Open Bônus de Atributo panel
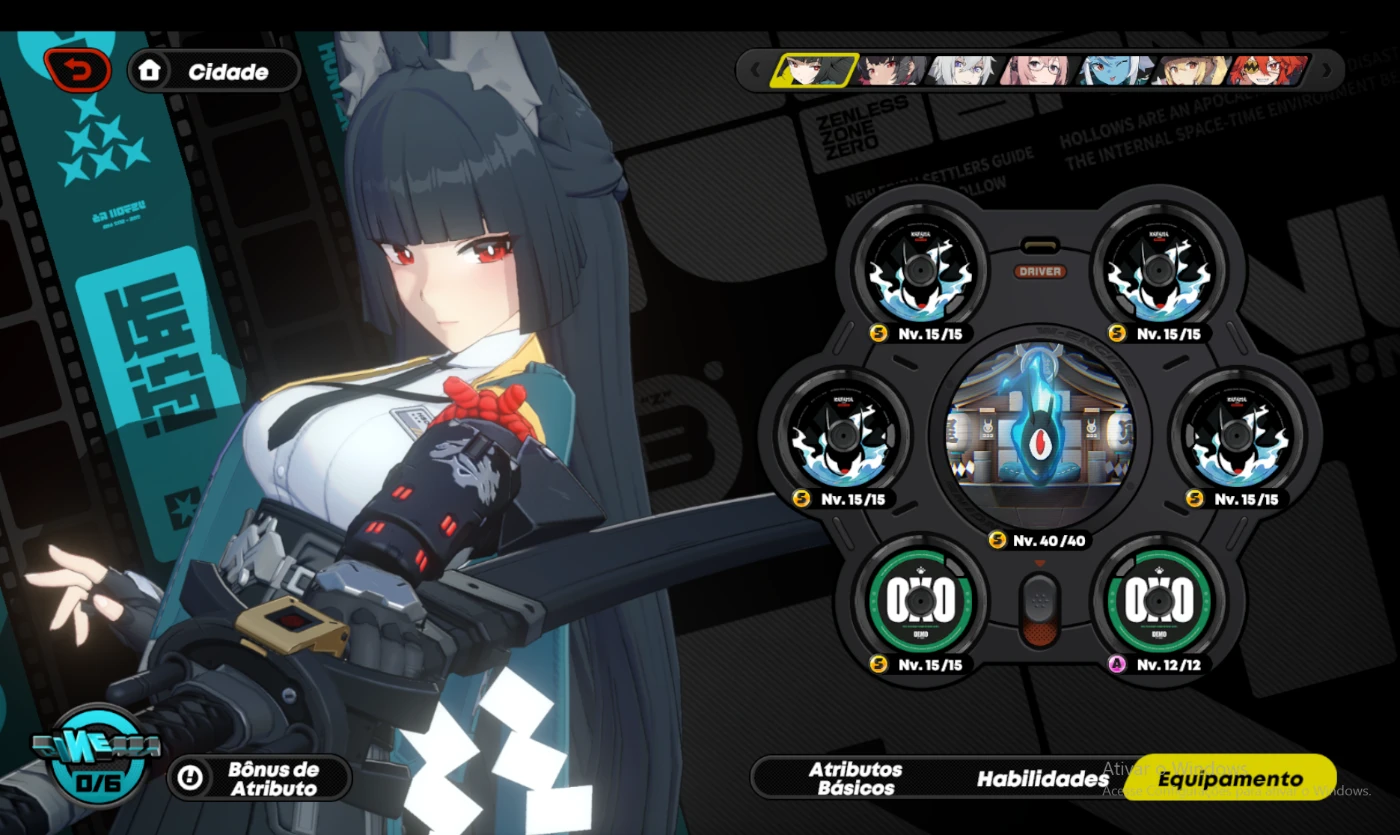Image resolution: width=1400 pixels, height=835 pixels. coord(259,778)
